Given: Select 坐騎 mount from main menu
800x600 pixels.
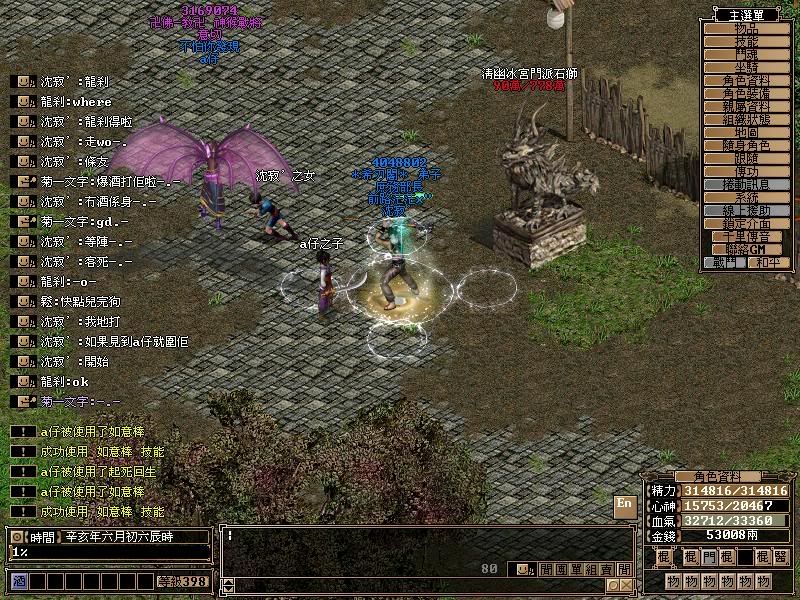Looking at the screenshot, I should (746, 68).
